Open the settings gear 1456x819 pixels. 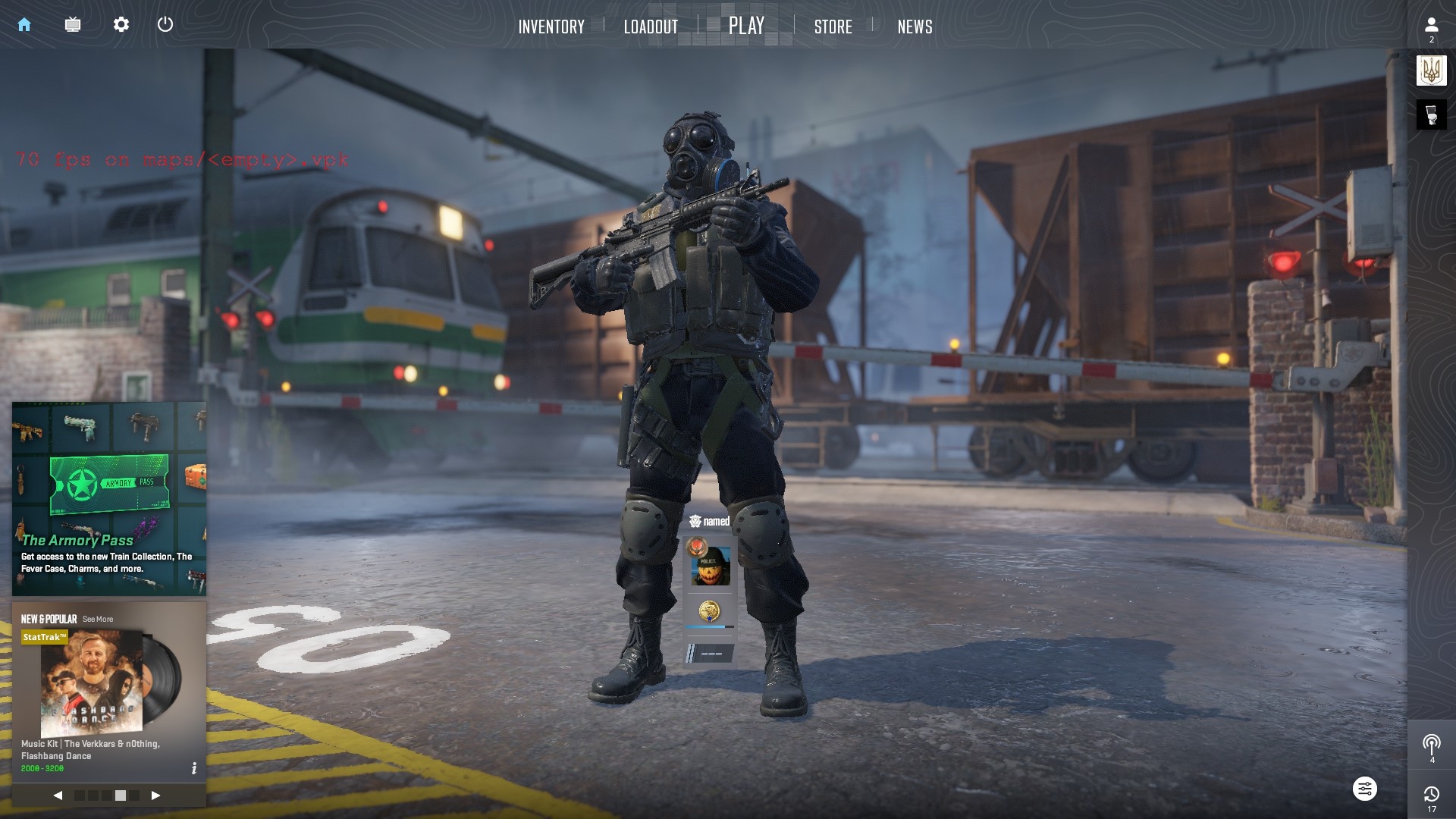[x=121, y=24]
